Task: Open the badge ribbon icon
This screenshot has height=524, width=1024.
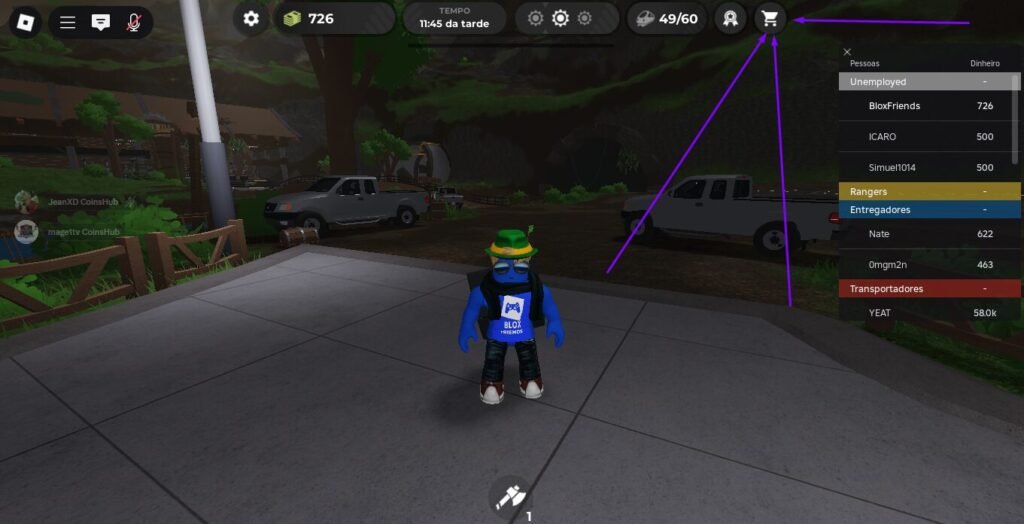Action: click(x=731, y=18)
